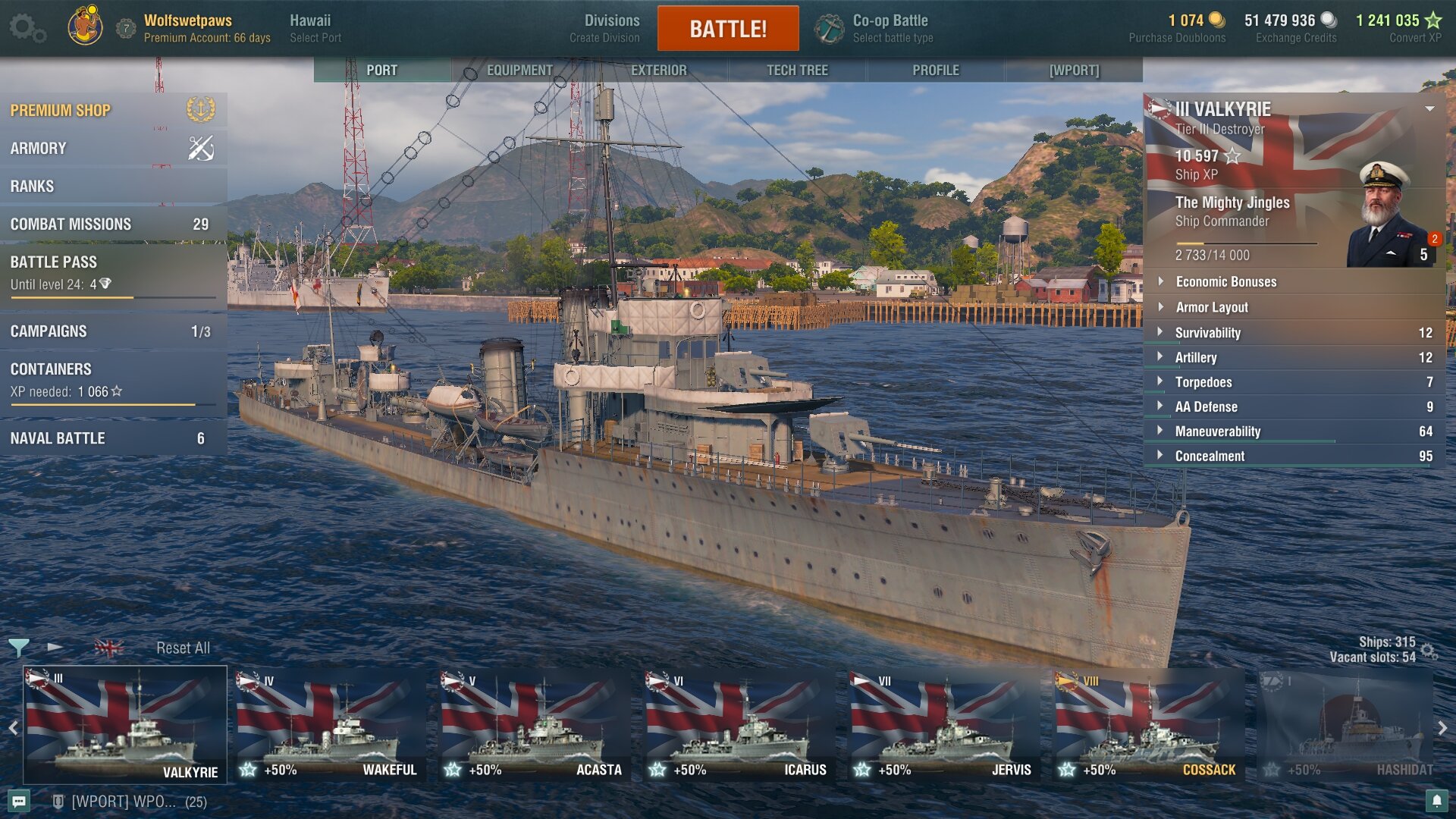1456x819 pixels.
Task: Go to the Tech Tree tab
Action: 796,70
